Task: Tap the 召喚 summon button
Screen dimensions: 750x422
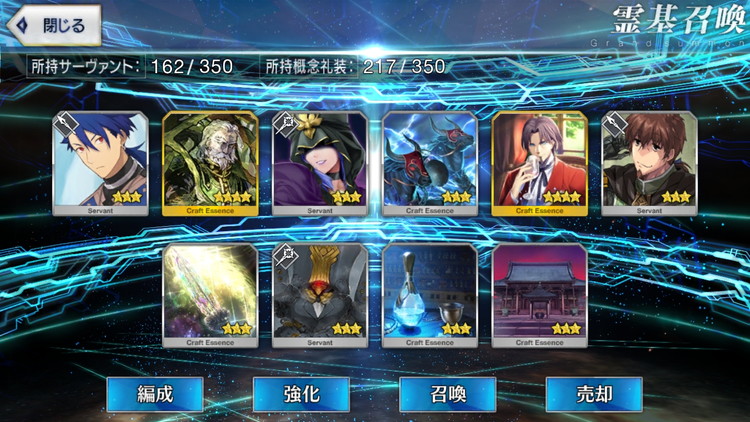Action: (x=447, y=394)
